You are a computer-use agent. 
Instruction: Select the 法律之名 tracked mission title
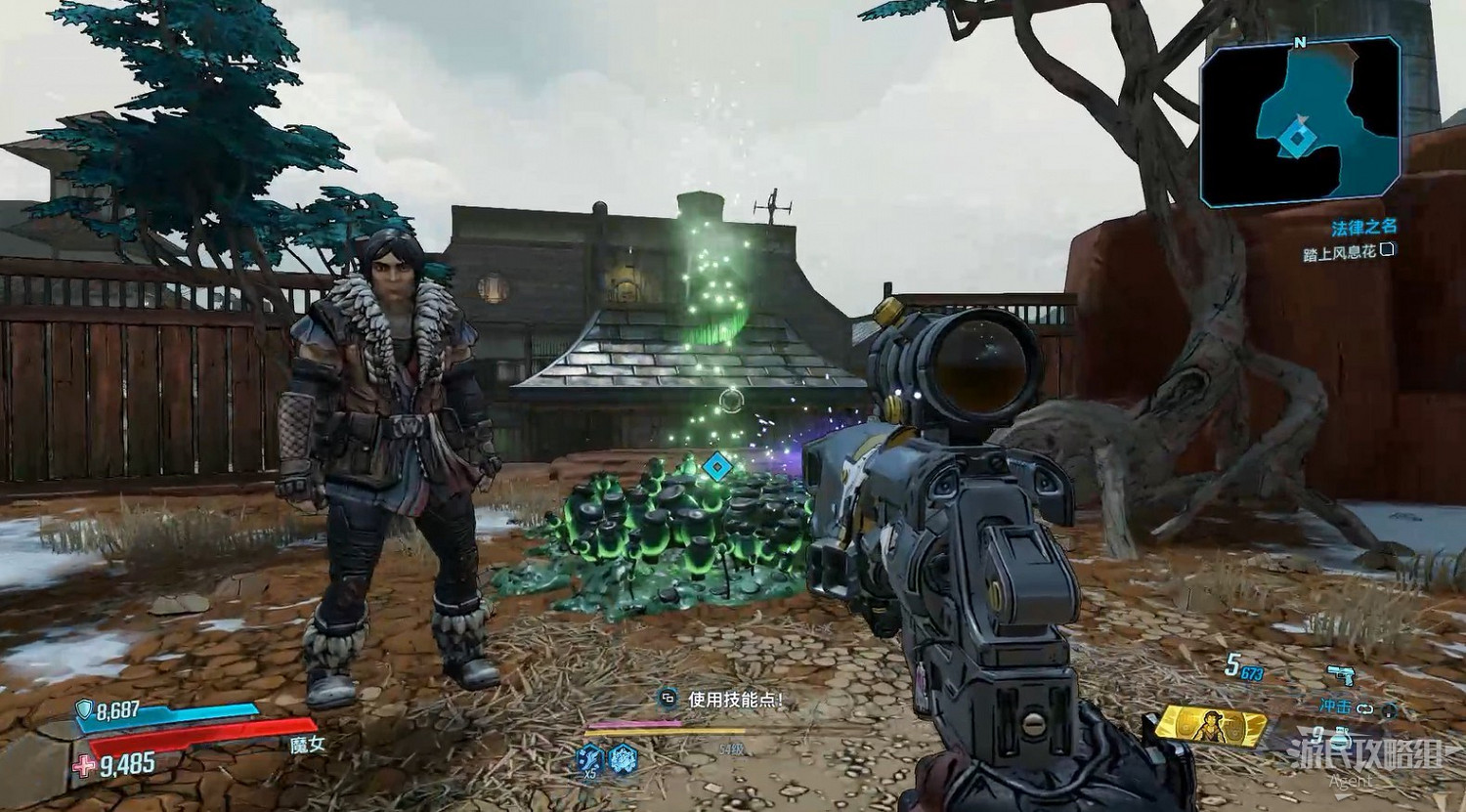coord(1363,227)
